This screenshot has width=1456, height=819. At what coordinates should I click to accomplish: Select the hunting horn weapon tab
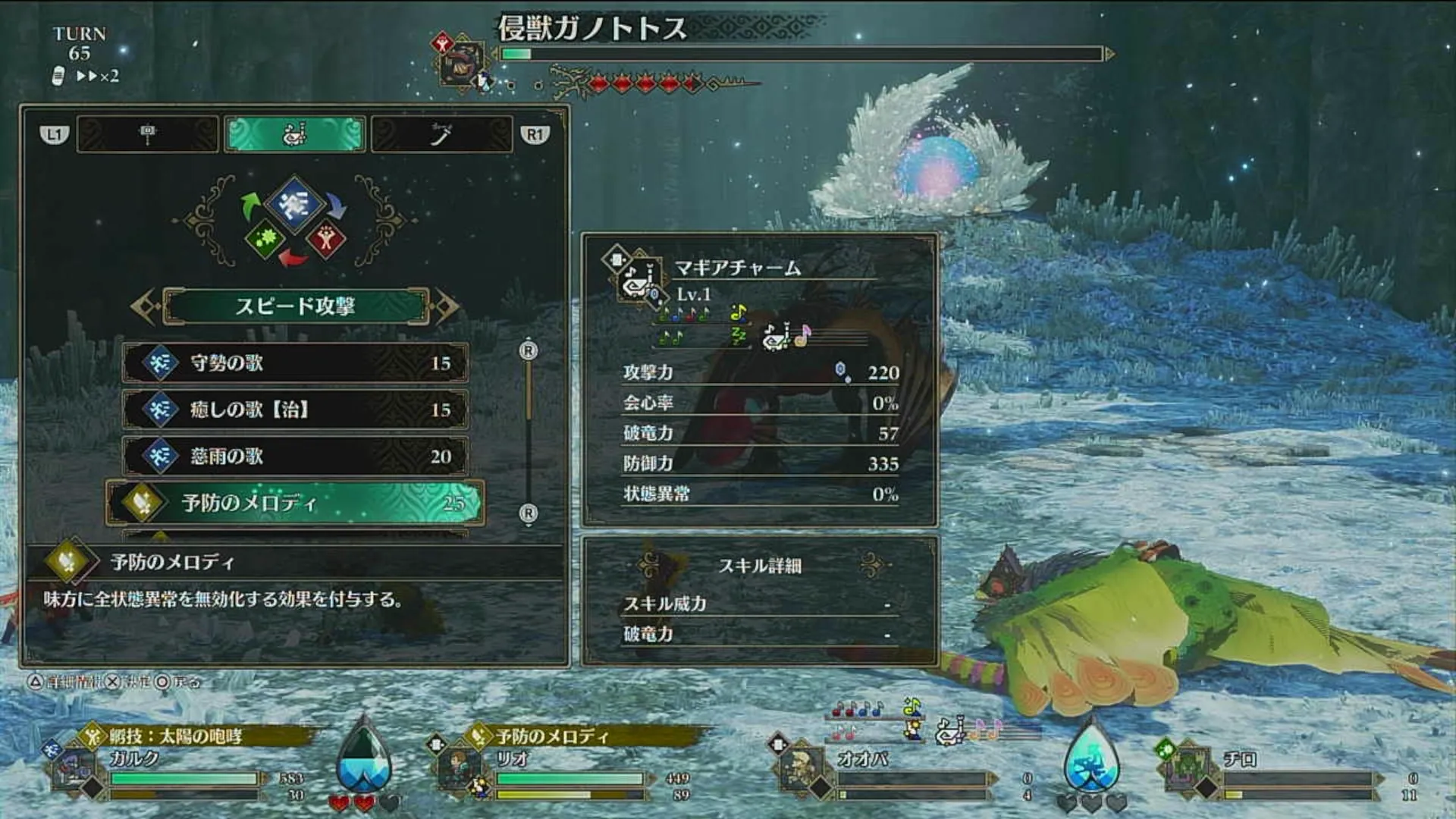pyautogui.click(x=295, y=135)
